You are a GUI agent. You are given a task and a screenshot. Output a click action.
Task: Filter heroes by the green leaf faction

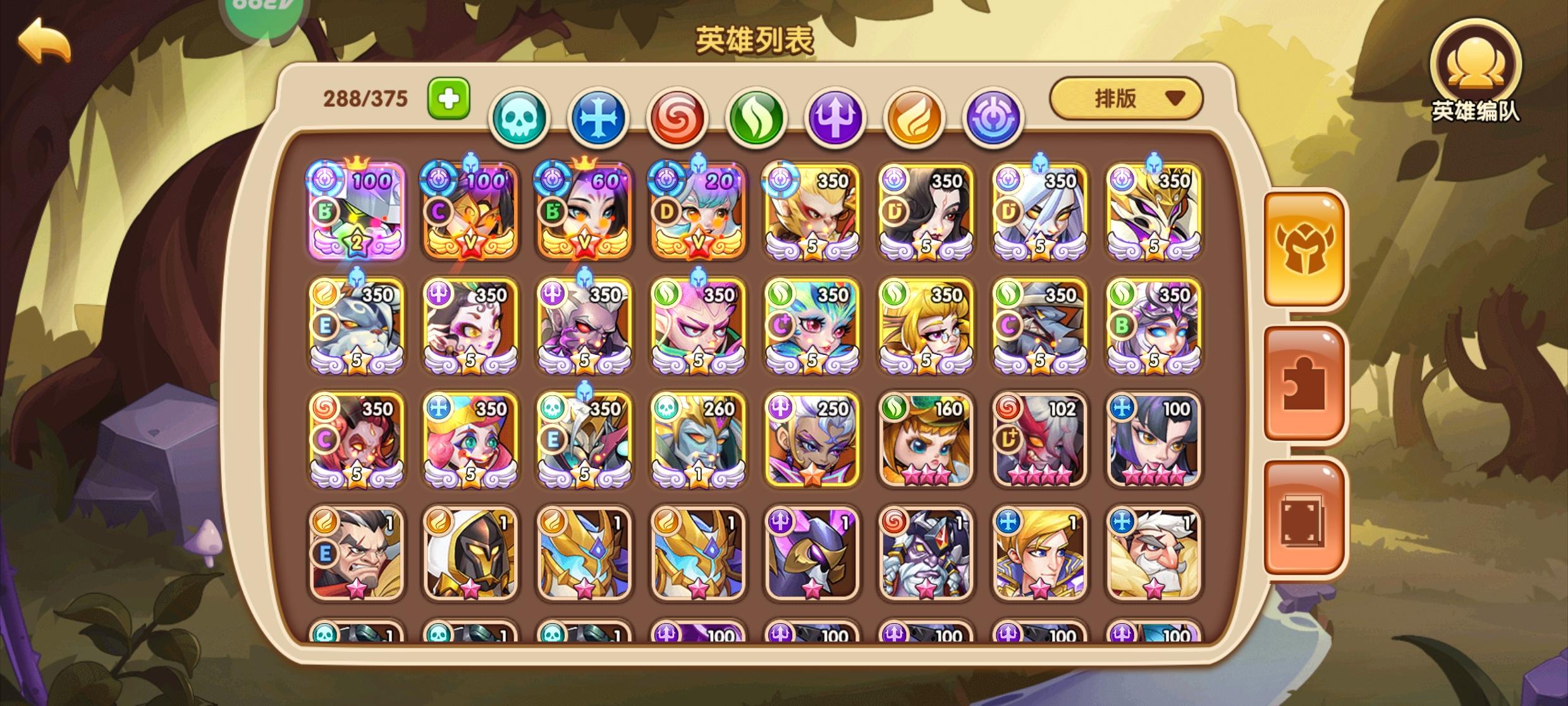click(756, 118)
